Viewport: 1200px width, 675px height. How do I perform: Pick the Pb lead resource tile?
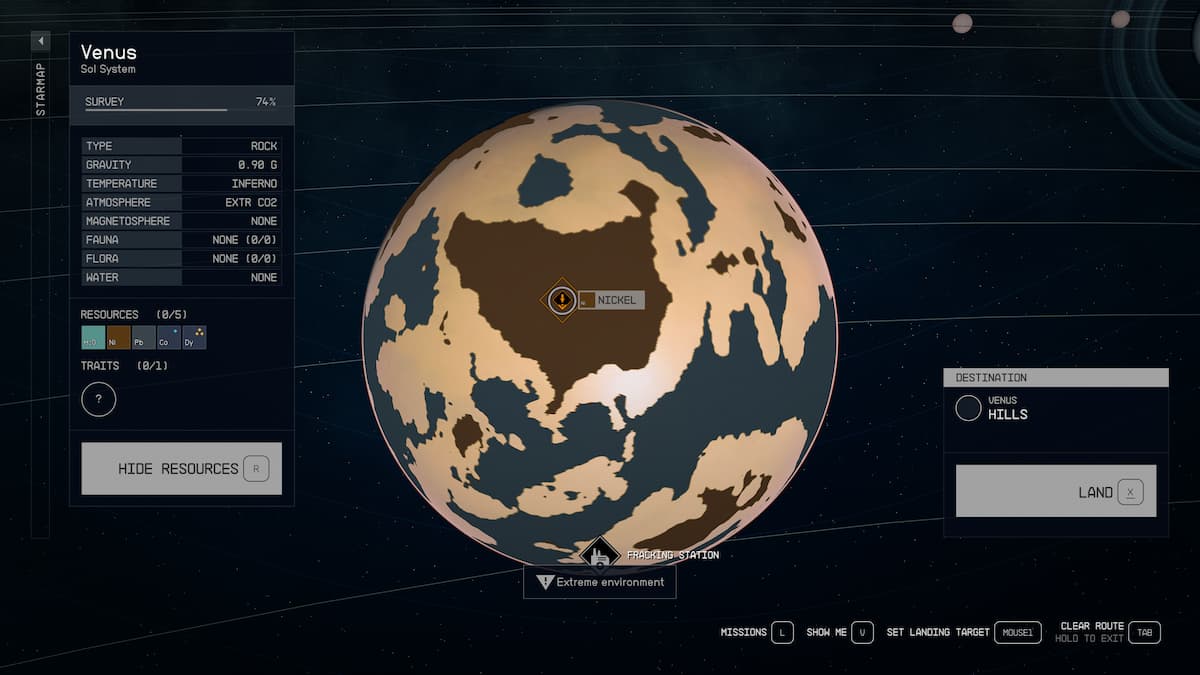144,338
